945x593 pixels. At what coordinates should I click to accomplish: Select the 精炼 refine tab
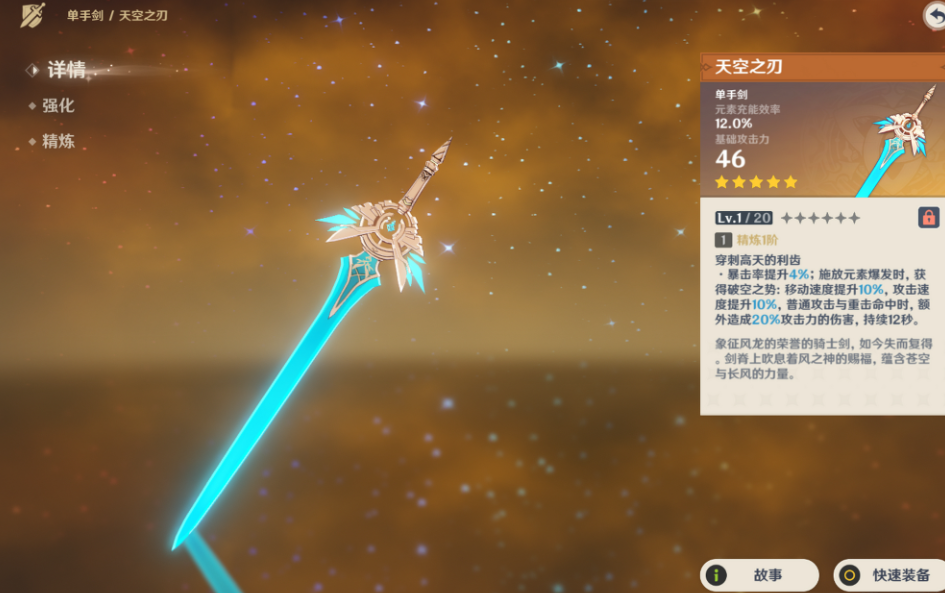coord(58,141)
